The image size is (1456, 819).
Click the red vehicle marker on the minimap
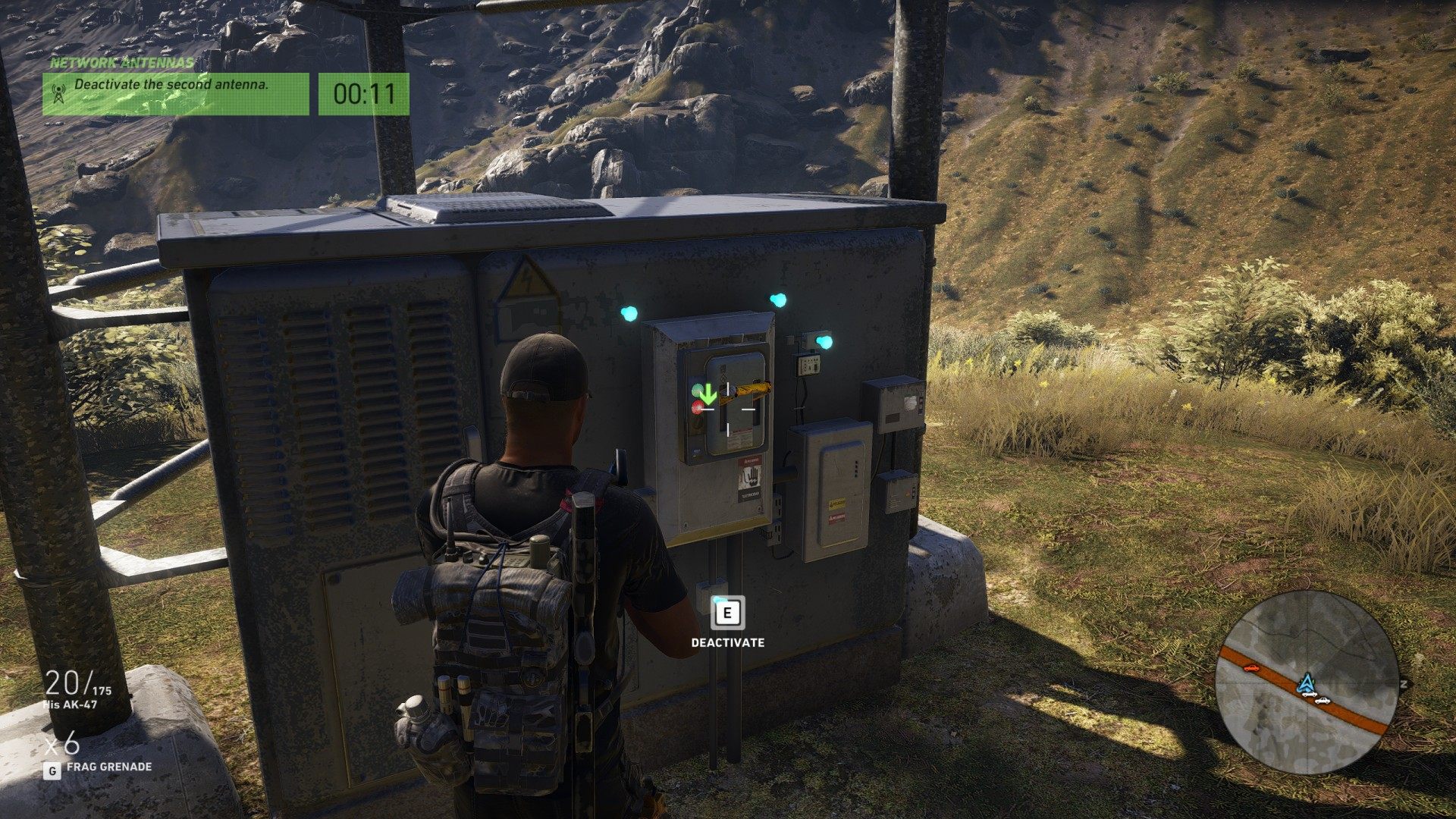click(1250, 668)
